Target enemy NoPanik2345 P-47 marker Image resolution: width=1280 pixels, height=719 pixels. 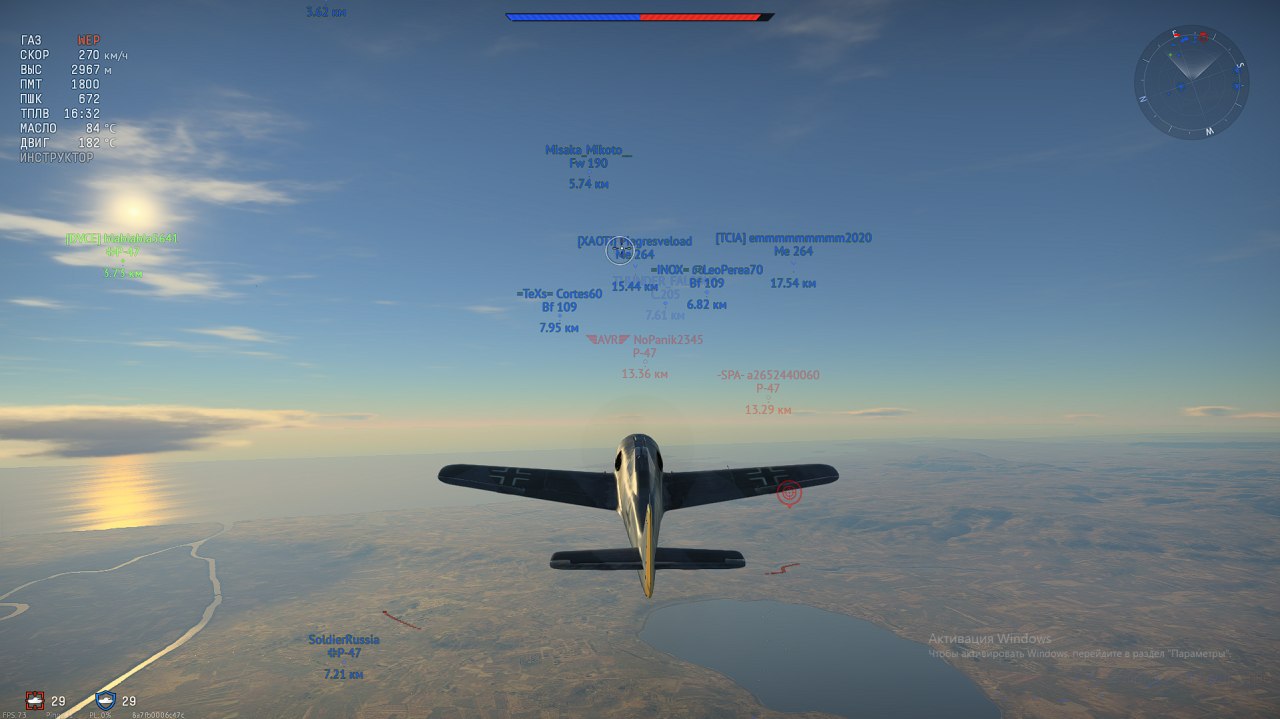[644, 353]
